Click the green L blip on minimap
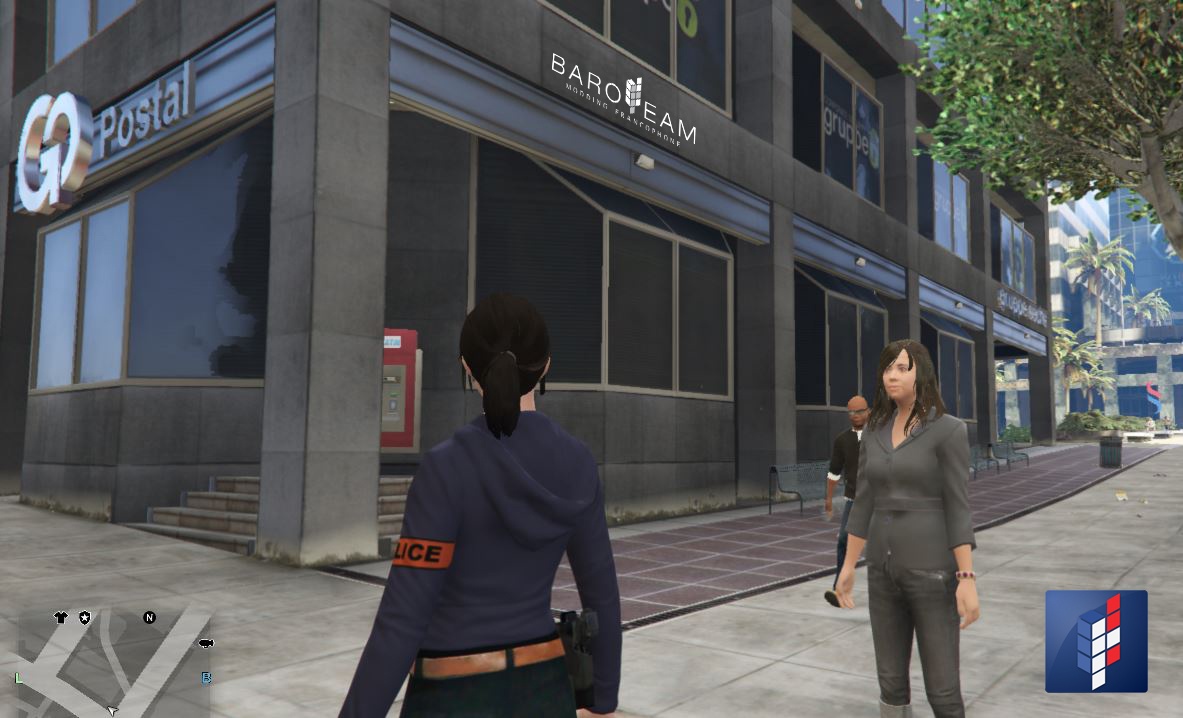 click(x=19, y=679)
